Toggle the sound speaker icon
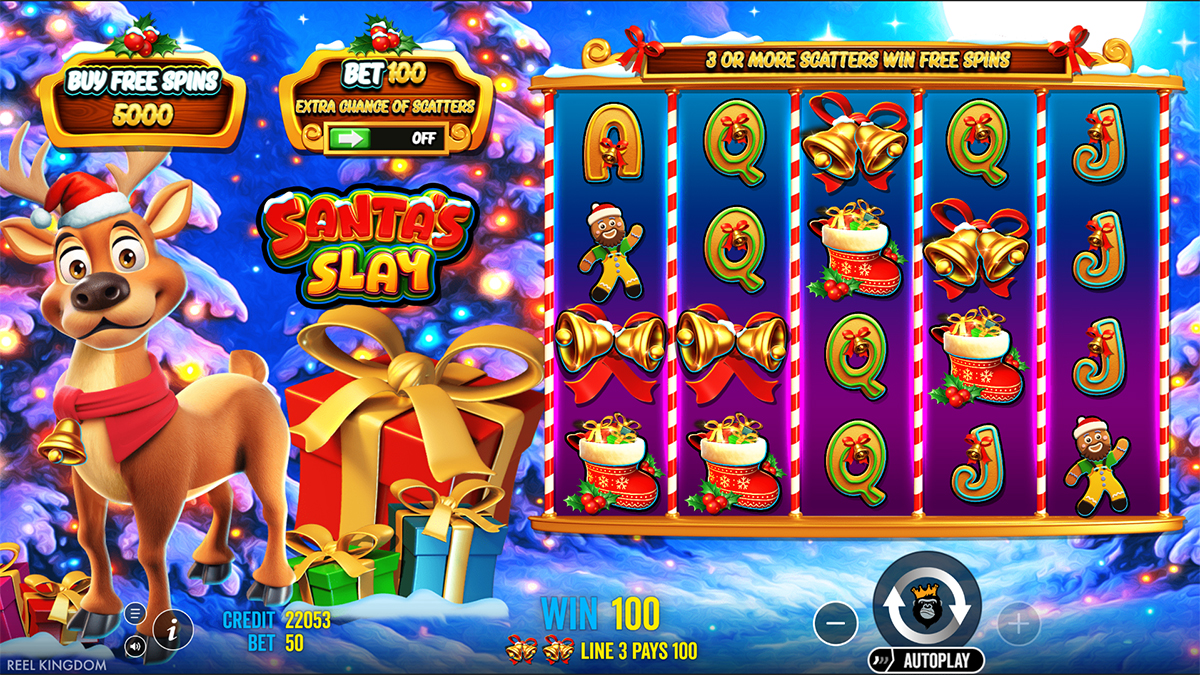The width and height of the screenshot is (1200, 675). [136, 645]
